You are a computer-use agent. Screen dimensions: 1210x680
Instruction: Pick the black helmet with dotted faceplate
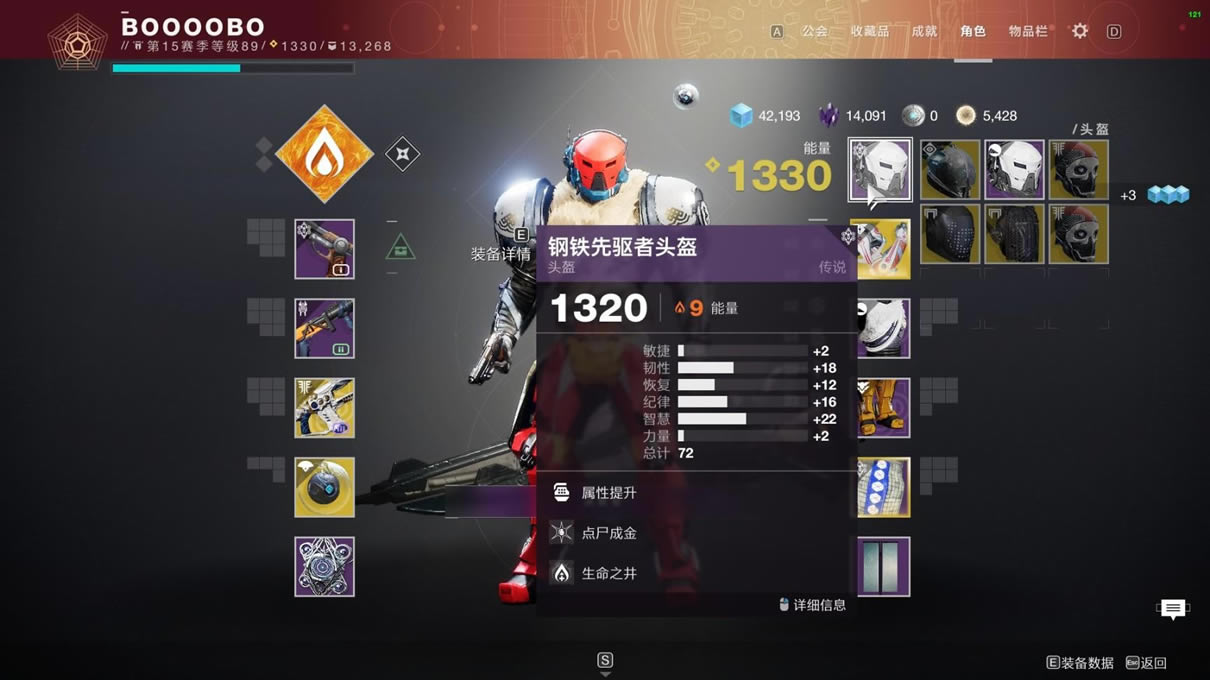(x=950, y=234)
